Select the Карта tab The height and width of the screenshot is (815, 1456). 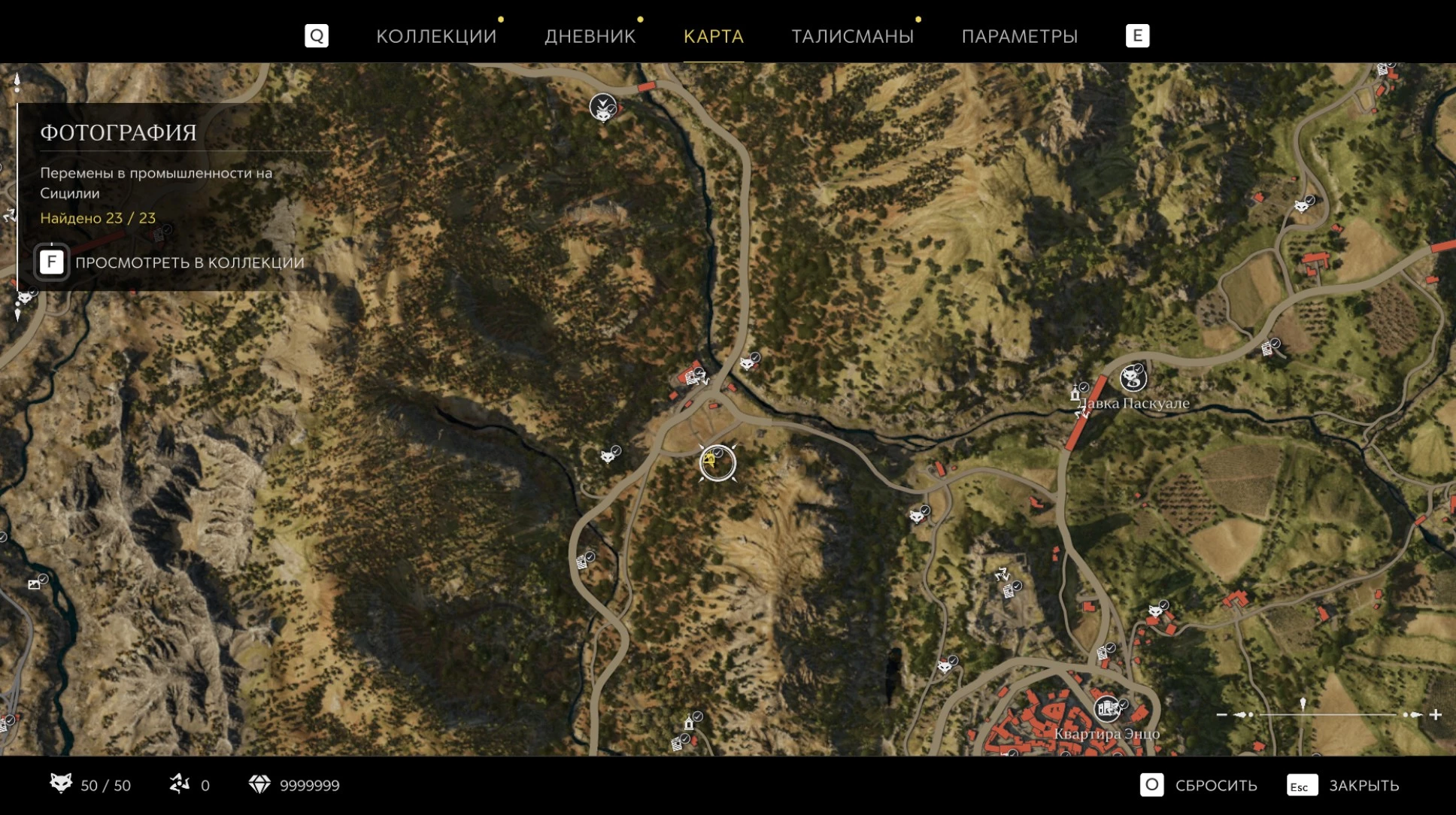coord(713,36)
